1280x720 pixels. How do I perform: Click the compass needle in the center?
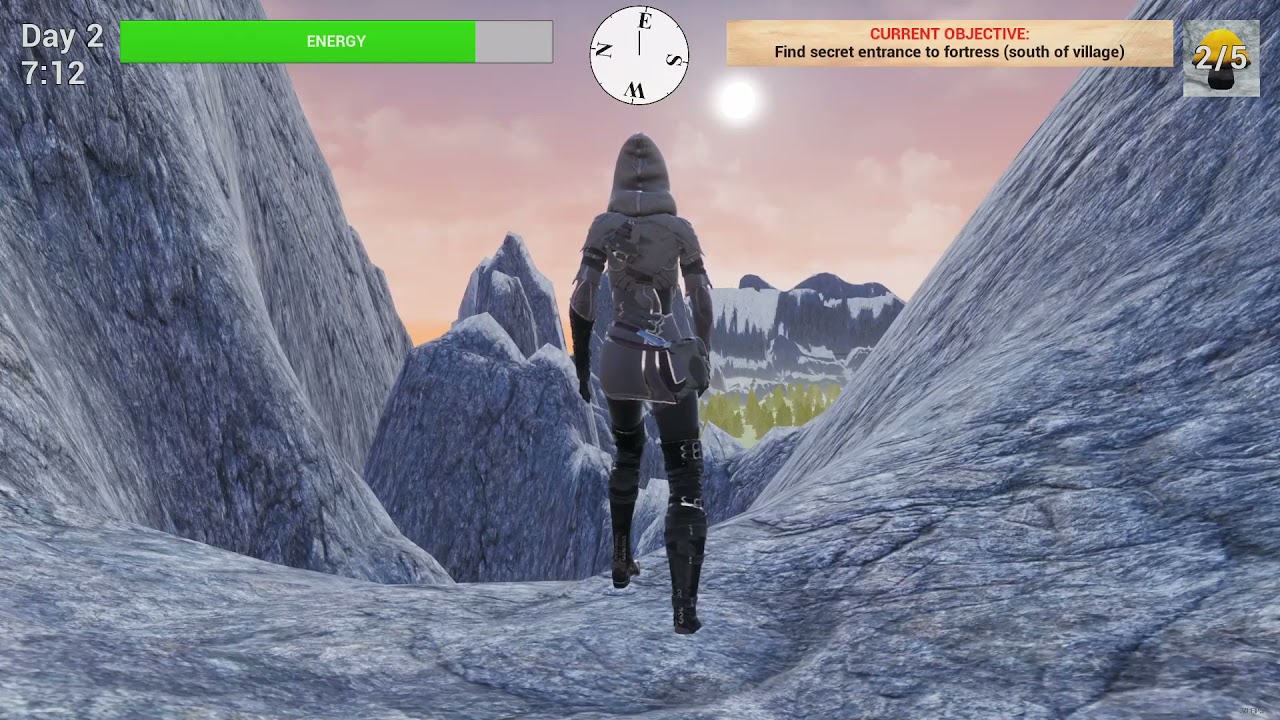pyautogui.click(x=640, y=45)
